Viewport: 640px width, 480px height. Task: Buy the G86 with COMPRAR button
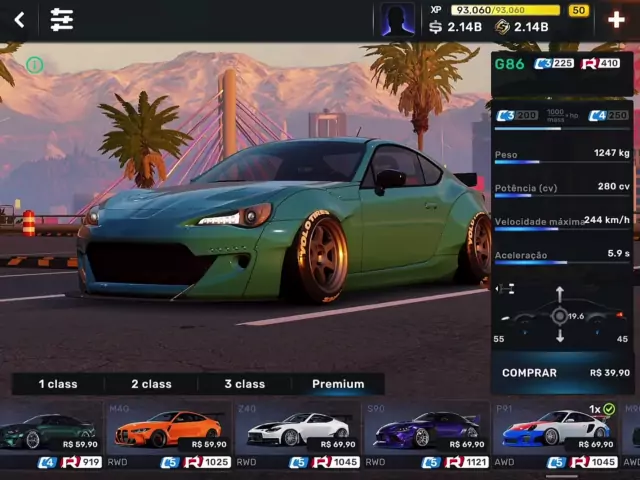point(565,373)
